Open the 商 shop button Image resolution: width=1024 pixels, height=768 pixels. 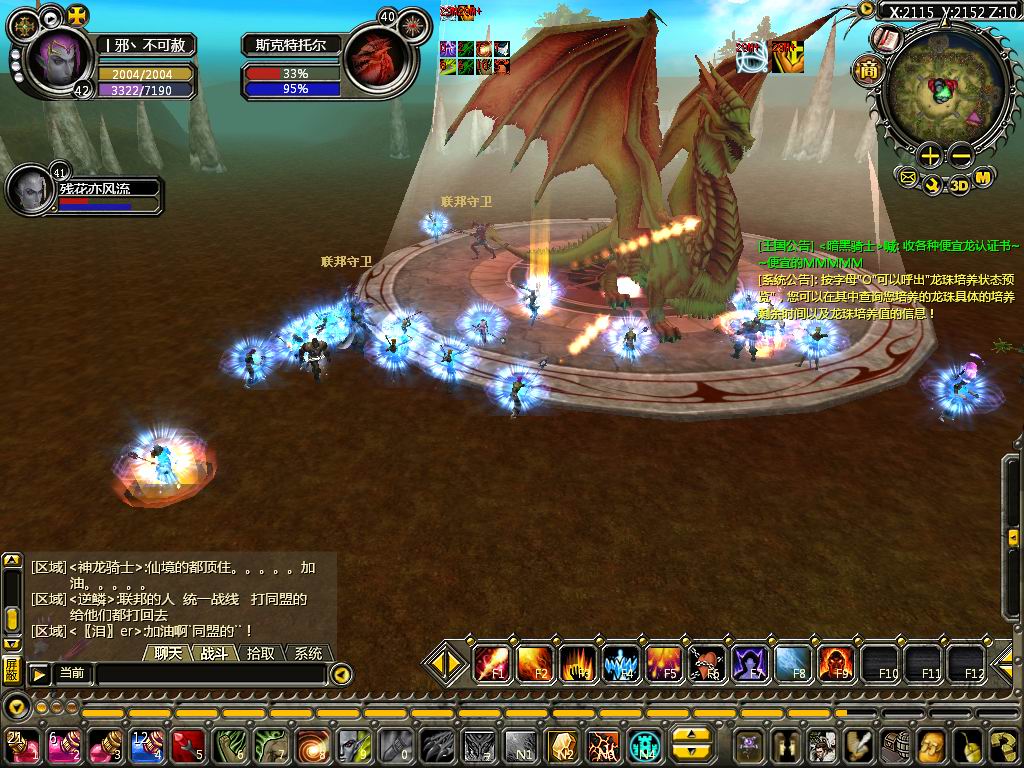click(866, 71)
